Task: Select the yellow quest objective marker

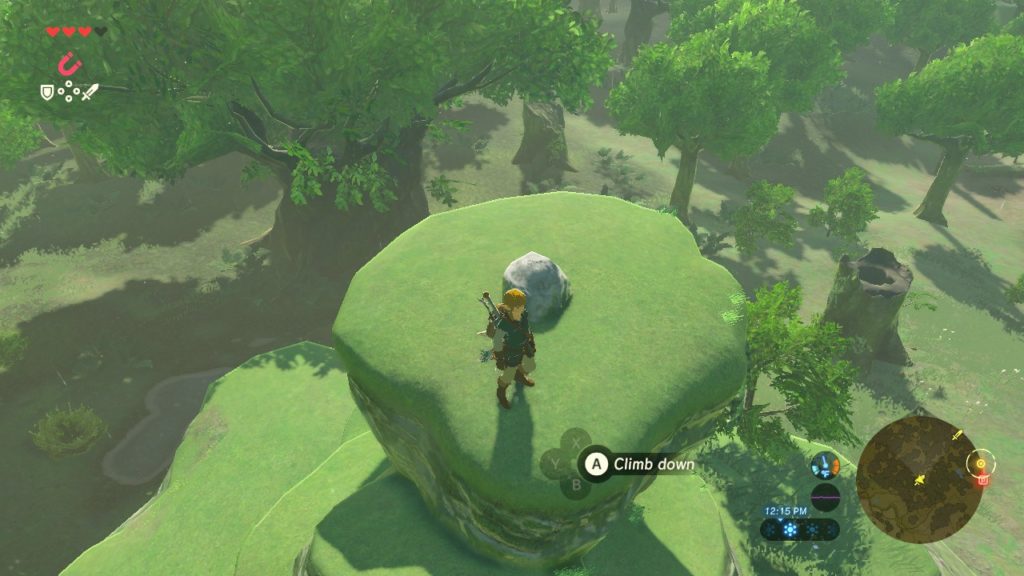Action: [x=981, y=463]
